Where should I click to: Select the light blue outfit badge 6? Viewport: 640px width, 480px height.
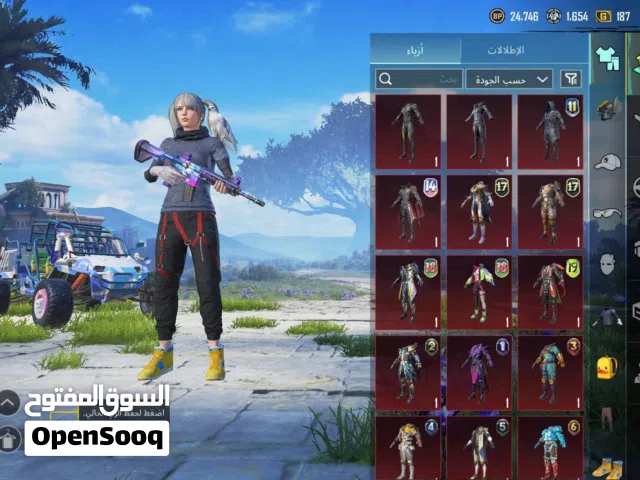[551, 446]
